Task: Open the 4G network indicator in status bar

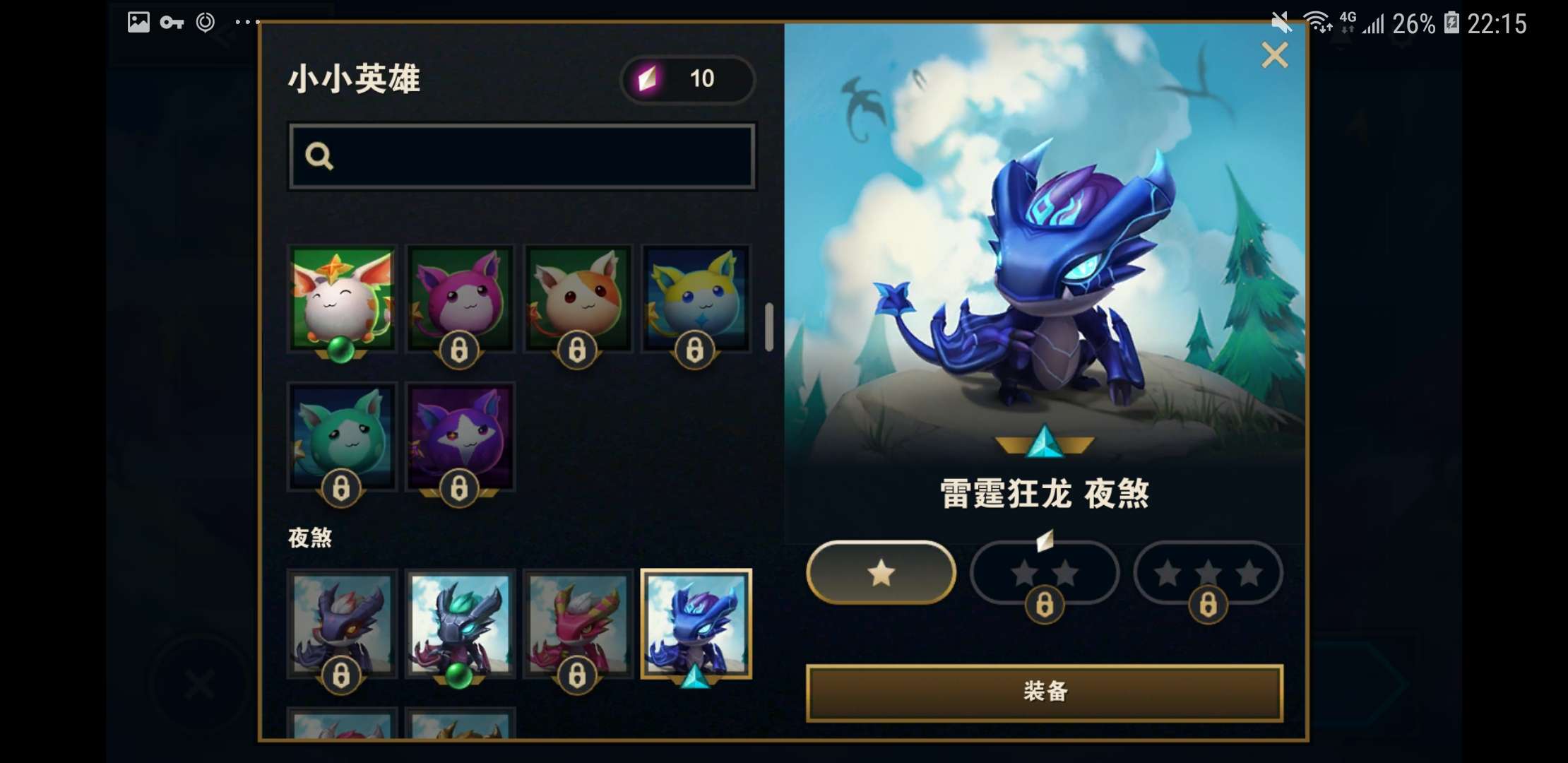Action: 1346,23
